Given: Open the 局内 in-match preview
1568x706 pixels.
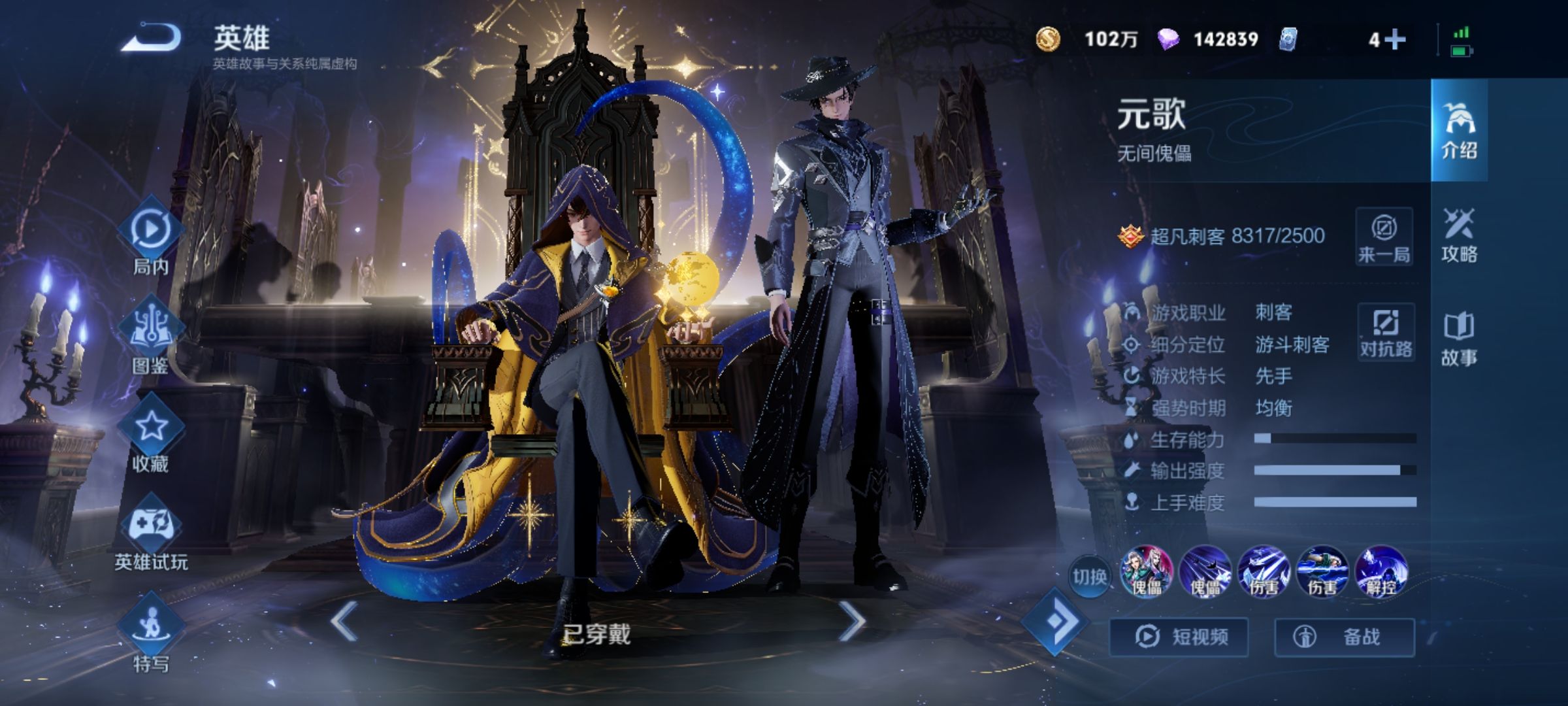Looking at the screenshot, I should 151,237.
